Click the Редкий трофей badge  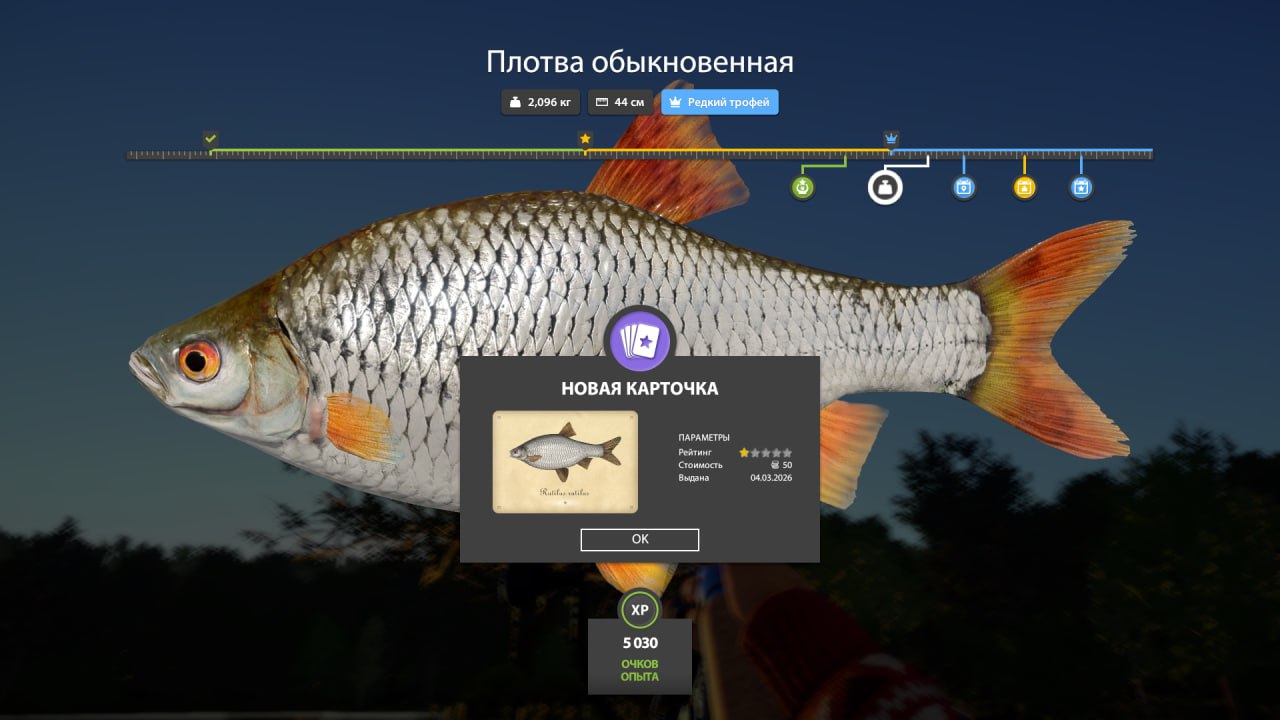click(719, 101)
